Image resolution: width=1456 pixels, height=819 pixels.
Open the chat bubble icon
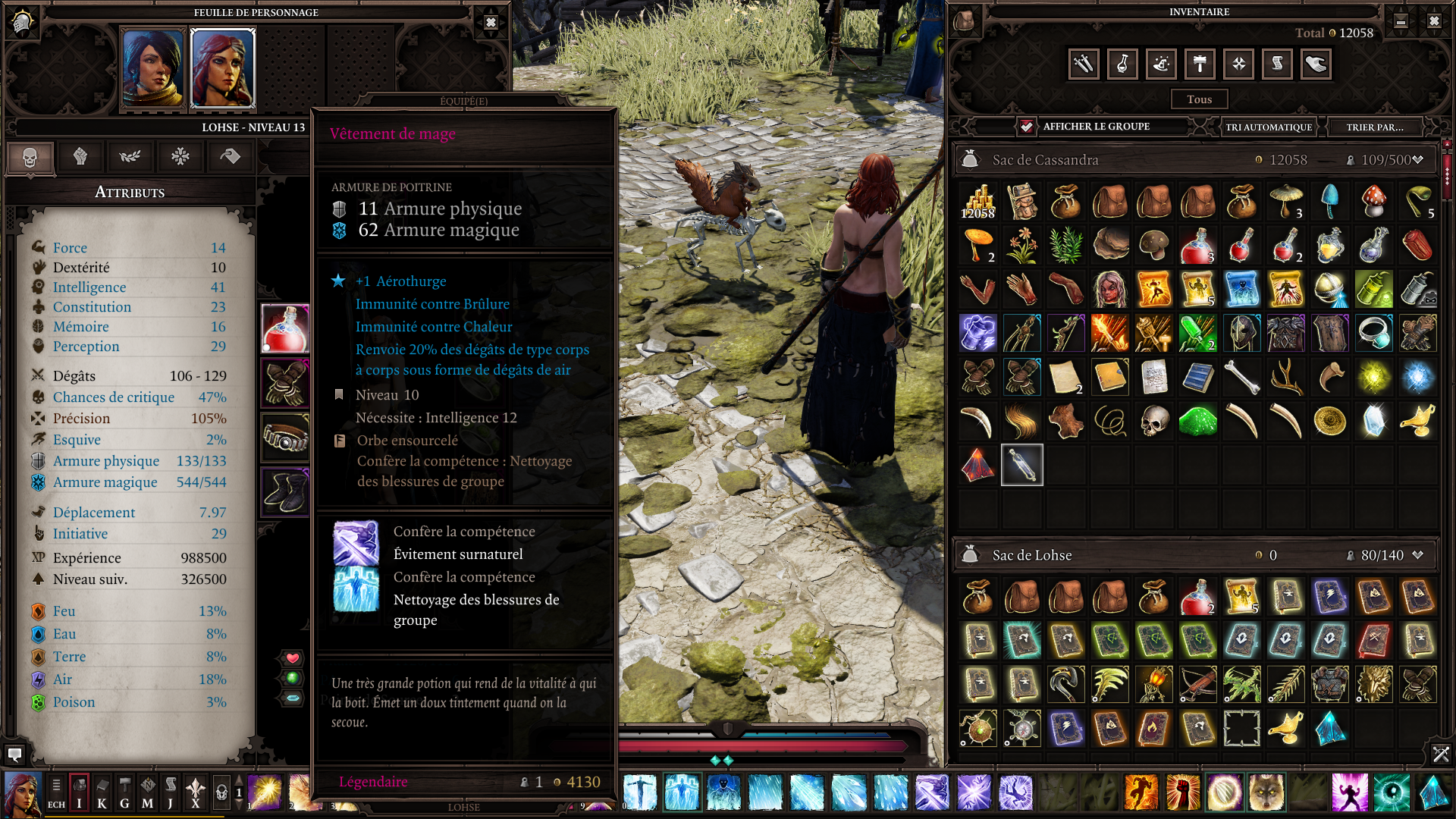point(14,754)
